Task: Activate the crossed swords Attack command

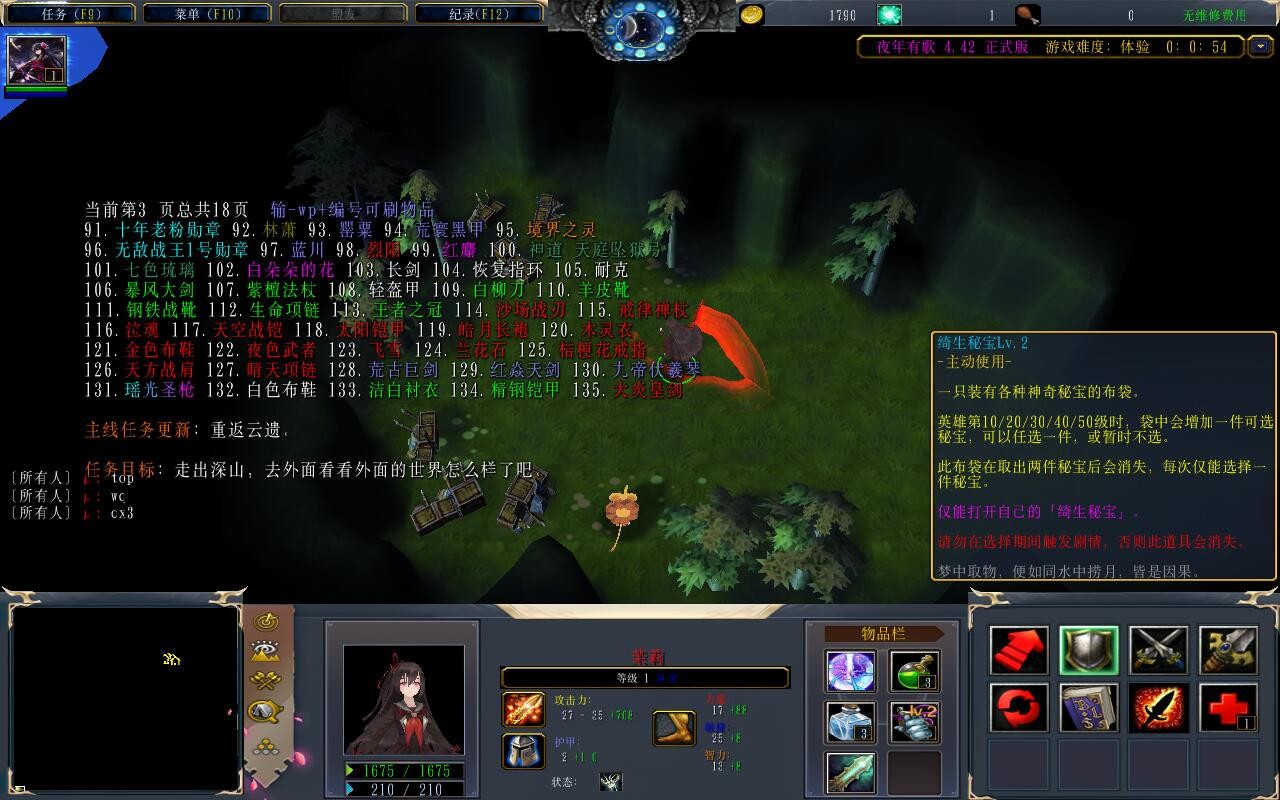Action: 1159,651
